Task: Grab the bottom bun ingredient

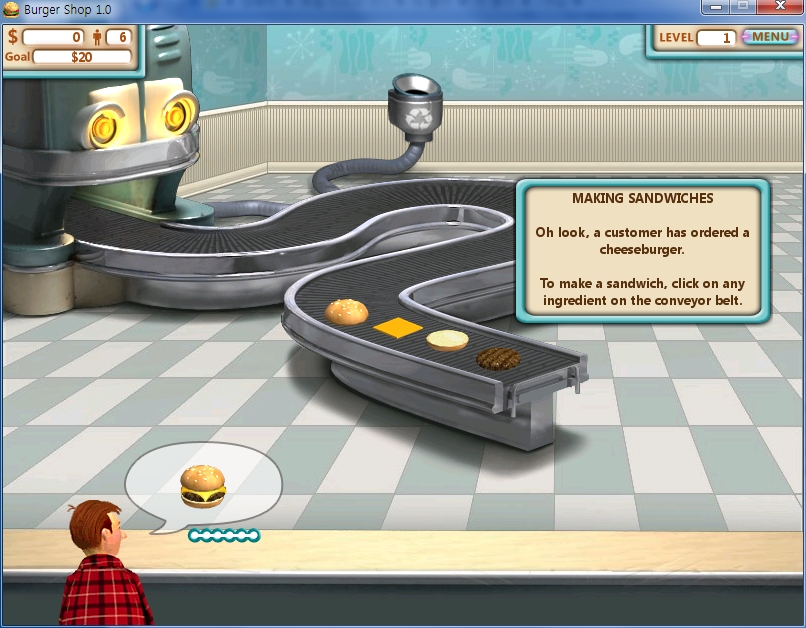Action: 447,340
